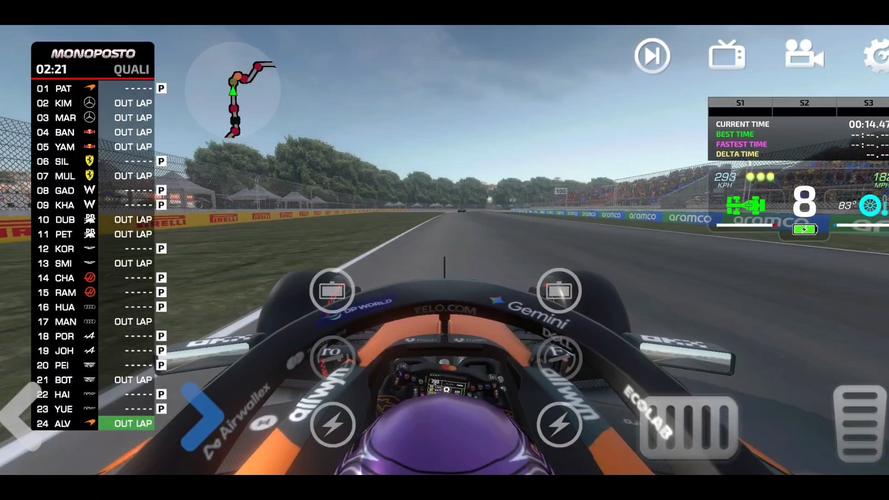
Task: Tap the skip-forward circle button
Action: click(x=652, y=55)
